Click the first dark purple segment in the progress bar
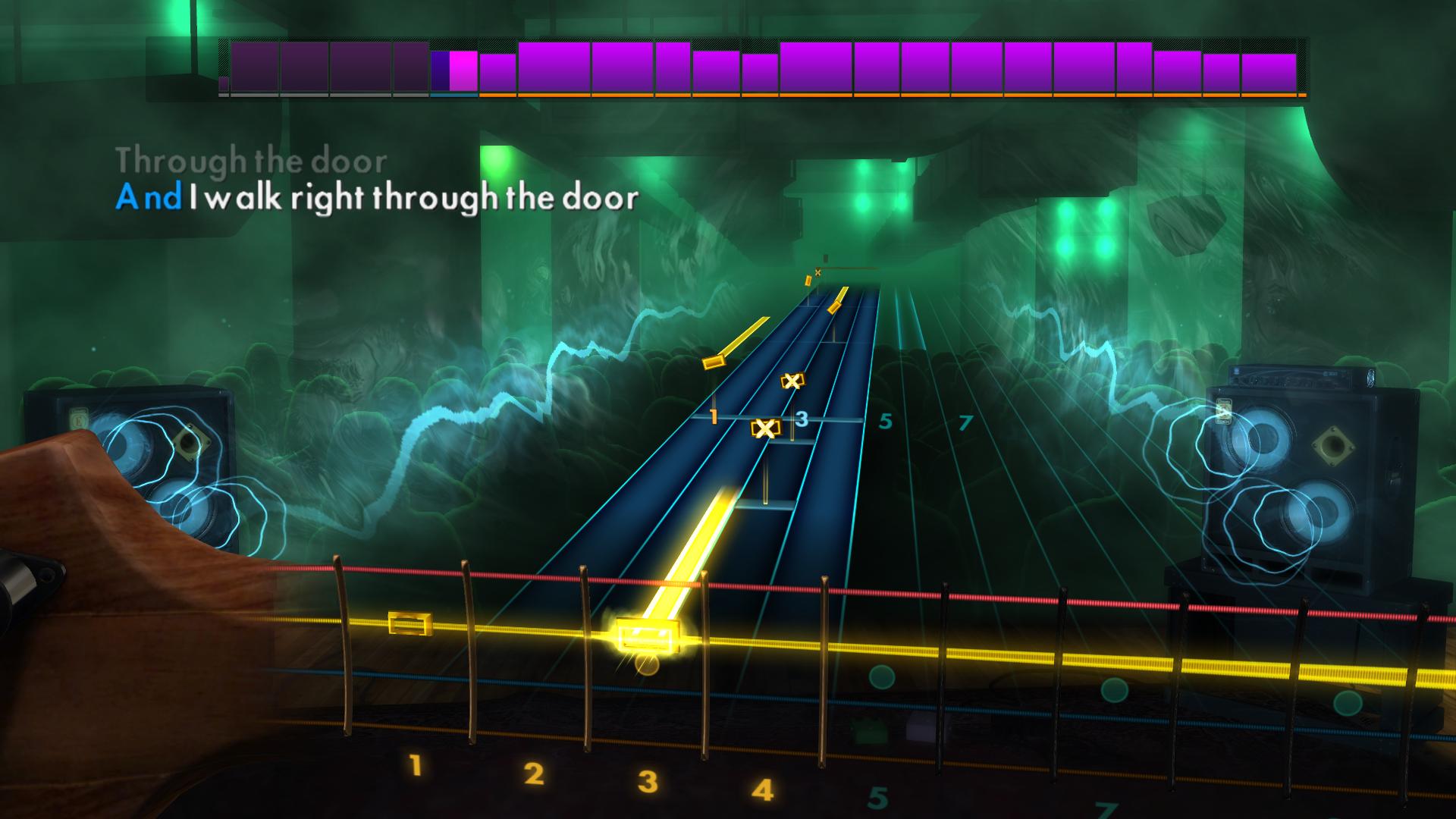This screenshot has height=819, width=1456. point(254,64)
